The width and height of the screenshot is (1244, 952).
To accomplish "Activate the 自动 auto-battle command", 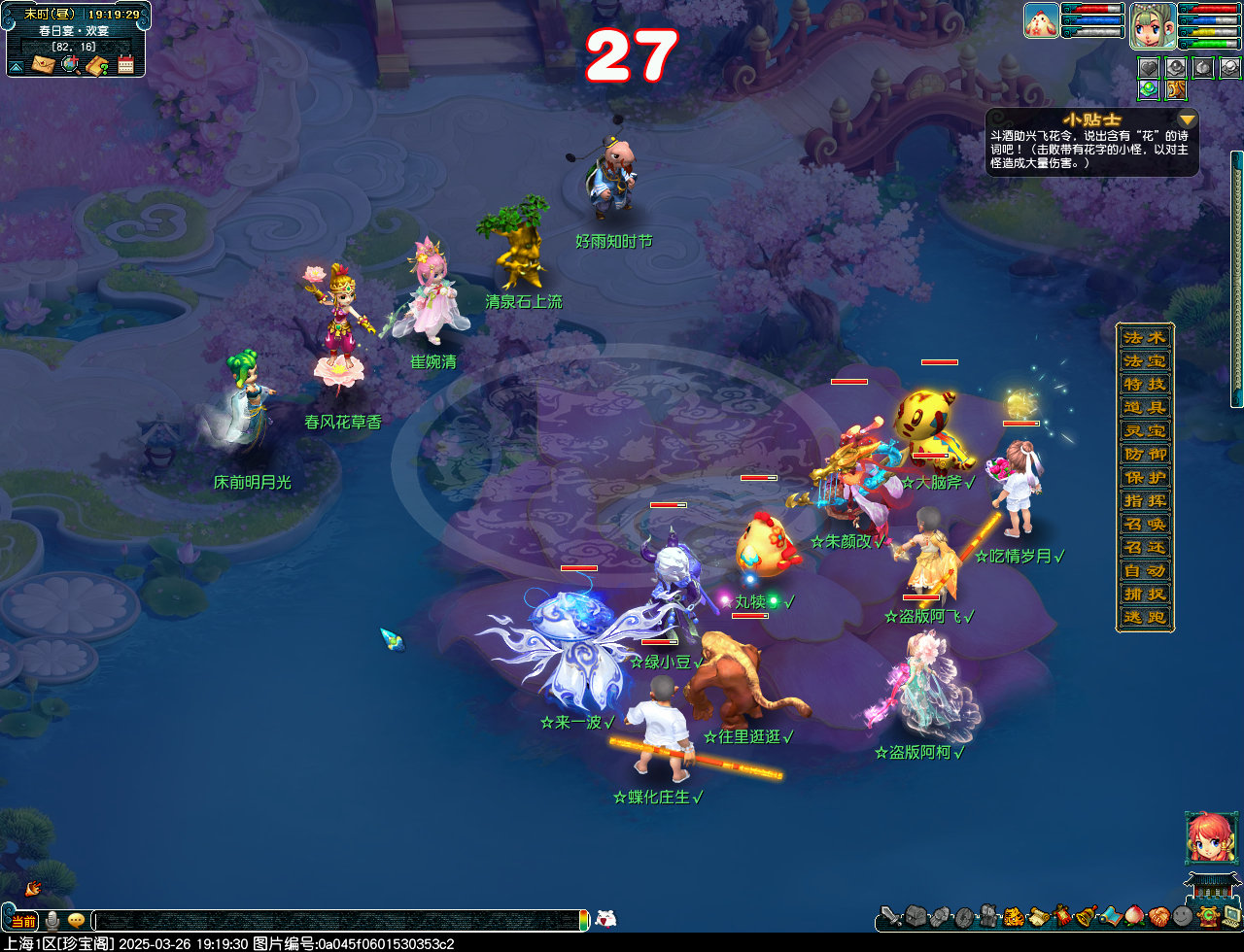I will pyautogui.click(x=1144, y=571).
